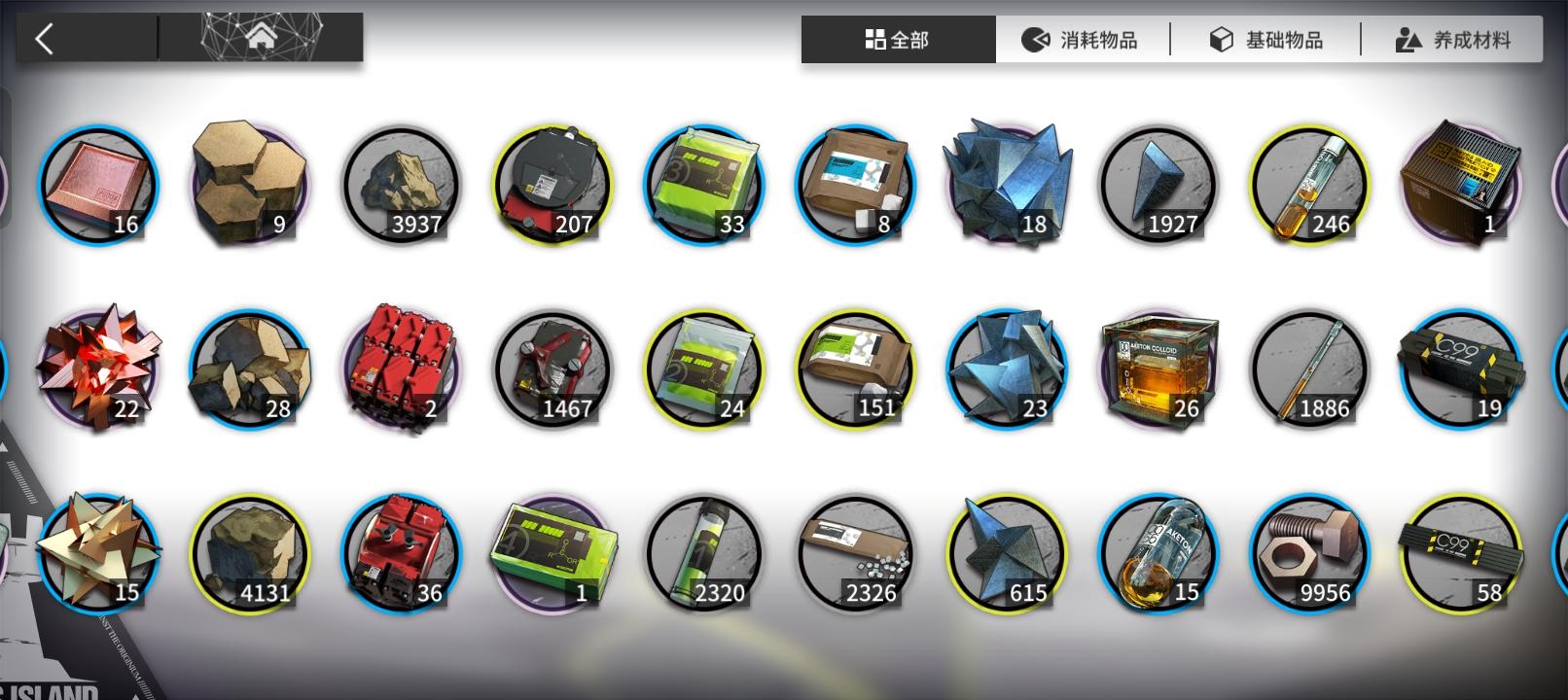Click the C99 box with count 58
Screen dimensions: 1568x700
click(1460, 551)
